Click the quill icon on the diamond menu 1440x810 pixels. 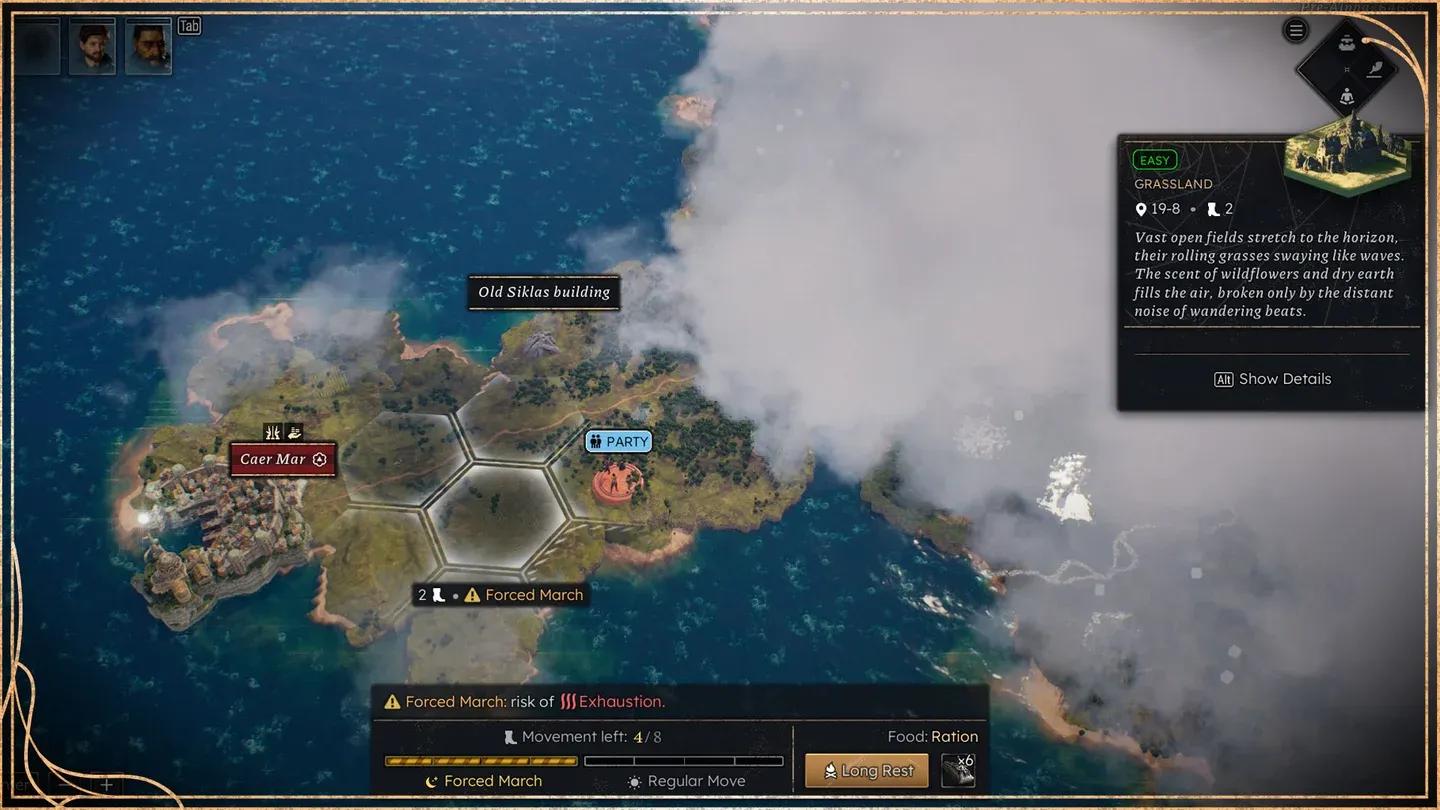1374,69
